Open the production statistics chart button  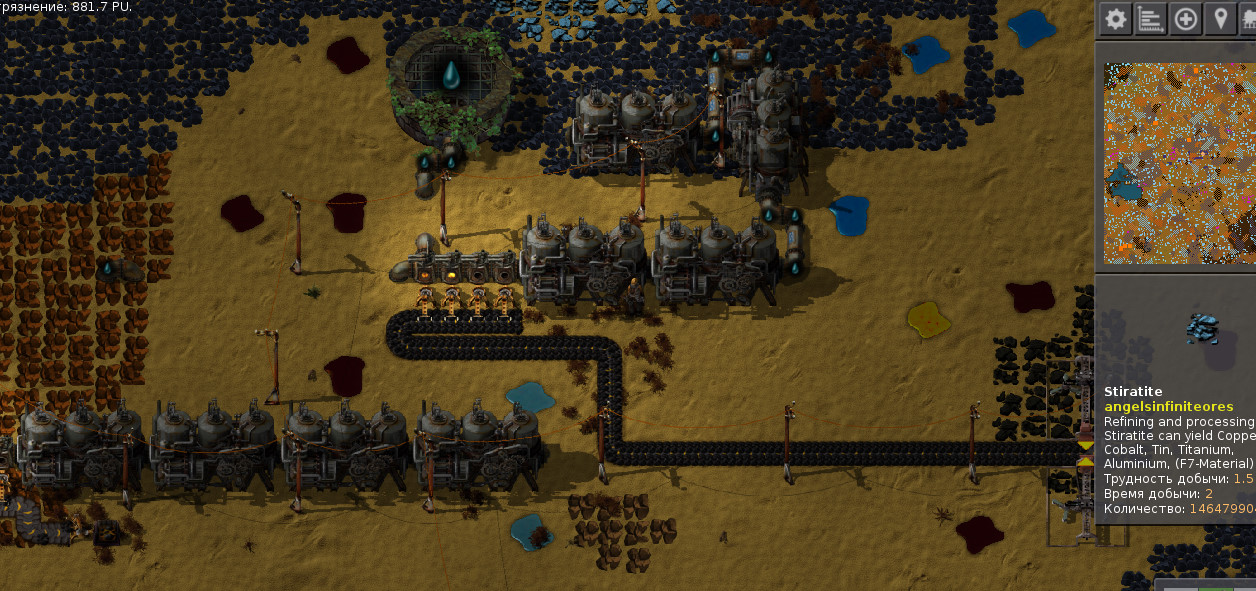(x=1150, y=19)
